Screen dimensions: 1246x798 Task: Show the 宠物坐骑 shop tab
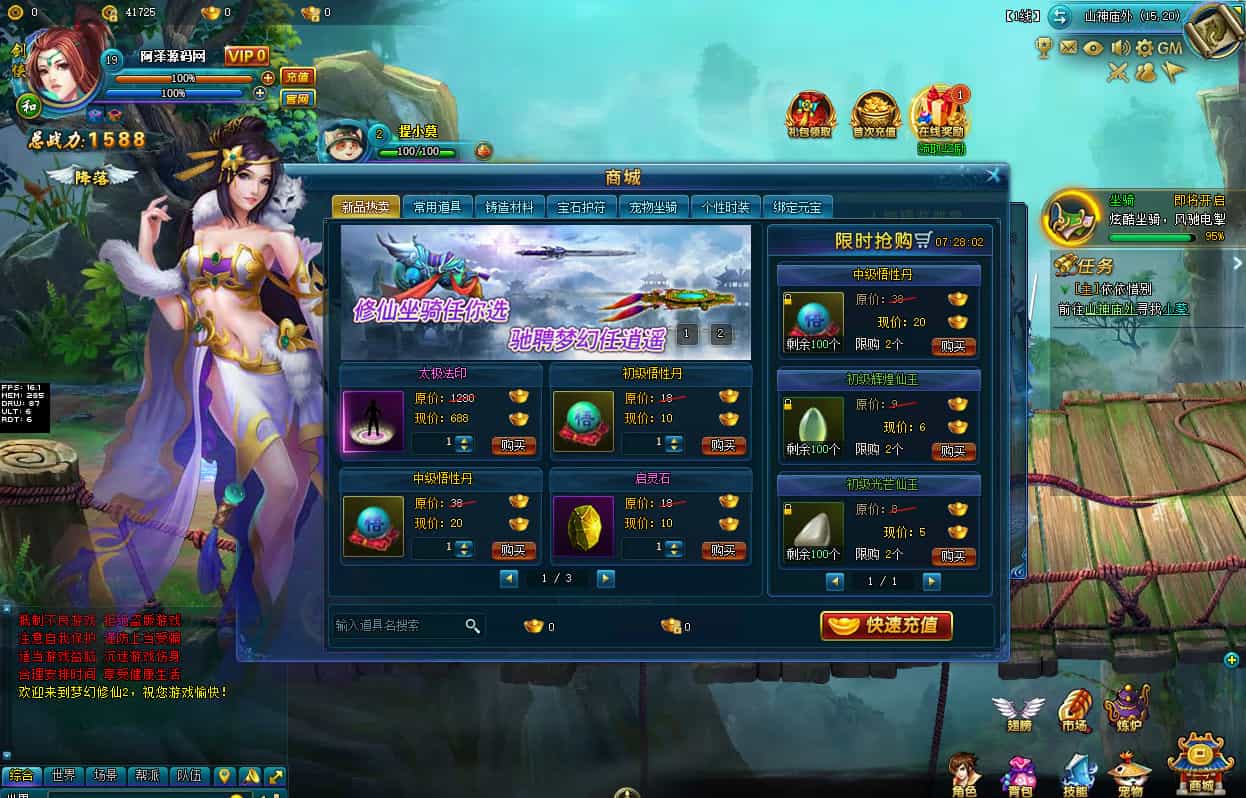[653, 207]
